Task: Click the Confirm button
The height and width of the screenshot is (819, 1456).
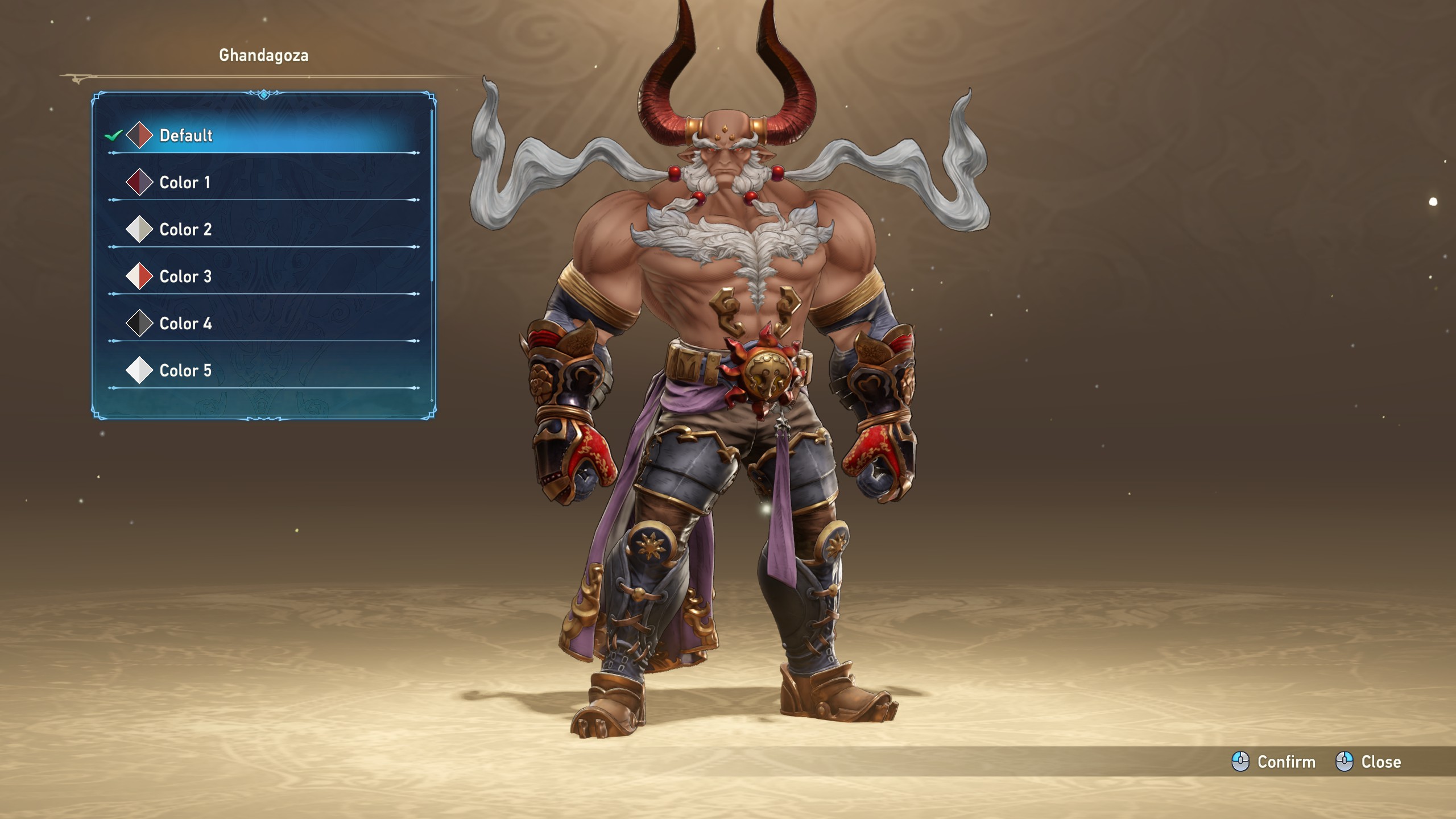Action: tap(1273, 762)
